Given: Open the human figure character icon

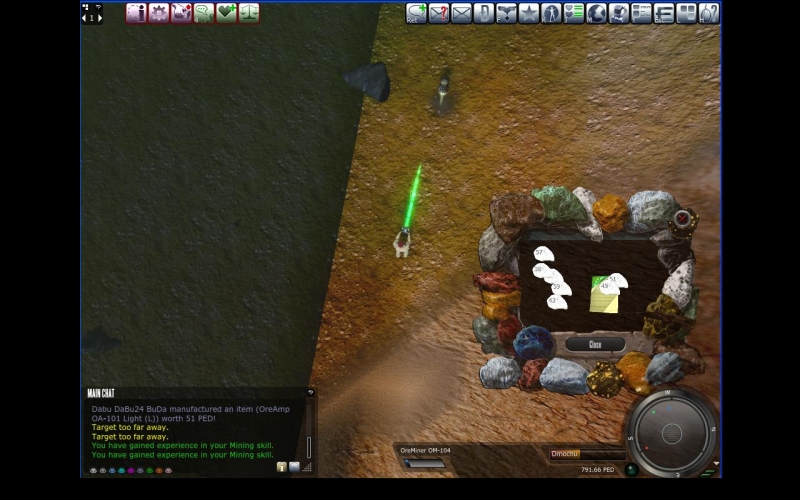Looking at the screenshot, I should (x=551, y=13).
